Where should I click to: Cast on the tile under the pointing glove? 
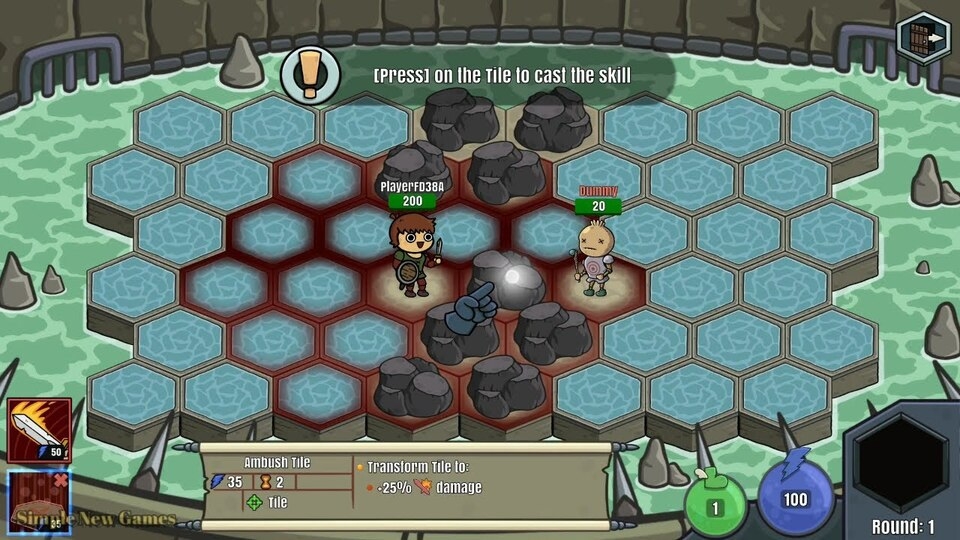click(505, 280)
